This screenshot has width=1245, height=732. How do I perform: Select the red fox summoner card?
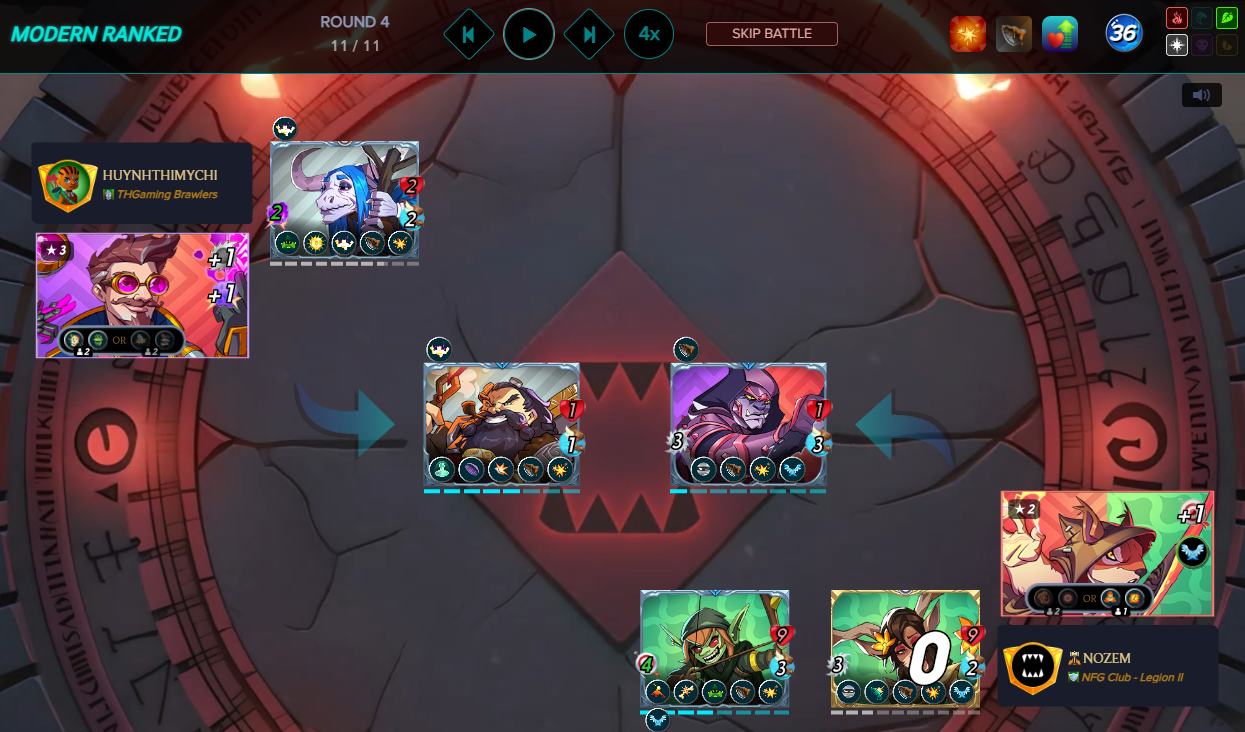pos(1107,553)
